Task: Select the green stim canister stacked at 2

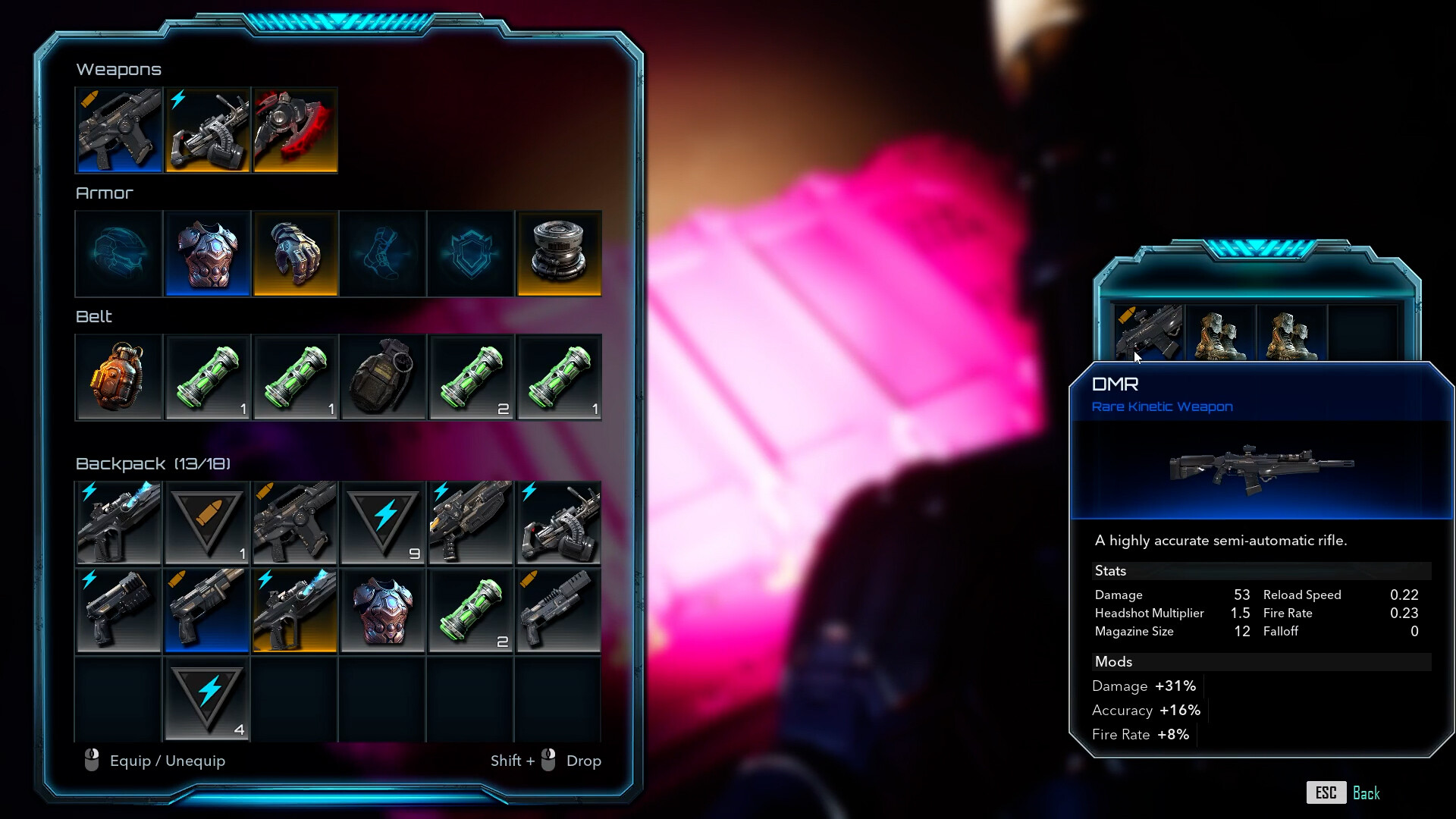Action: (x=471, y=378)
